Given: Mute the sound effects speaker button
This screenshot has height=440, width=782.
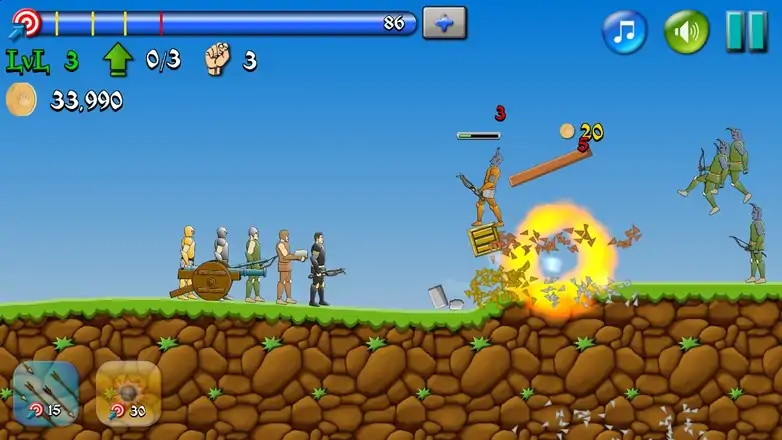Looking at the screenshot, I should tap(687, 31).
